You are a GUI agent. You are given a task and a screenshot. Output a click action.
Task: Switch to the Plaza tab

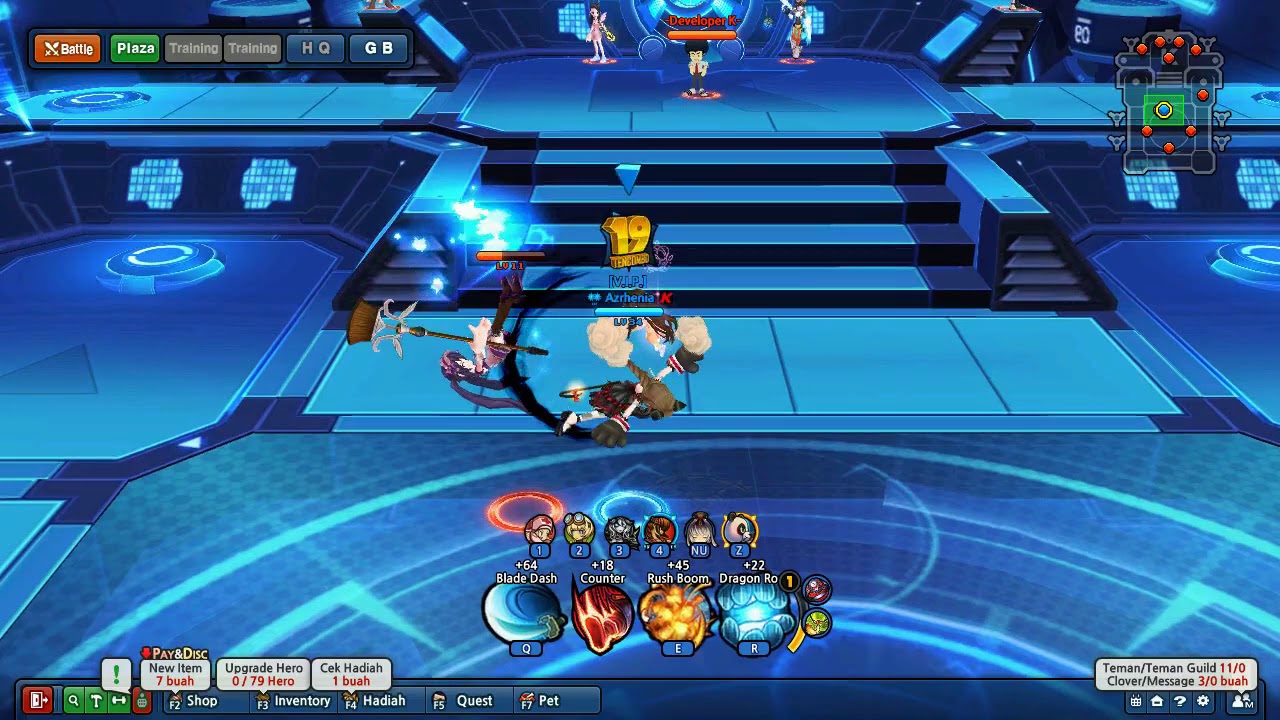(x=133, y=47)
